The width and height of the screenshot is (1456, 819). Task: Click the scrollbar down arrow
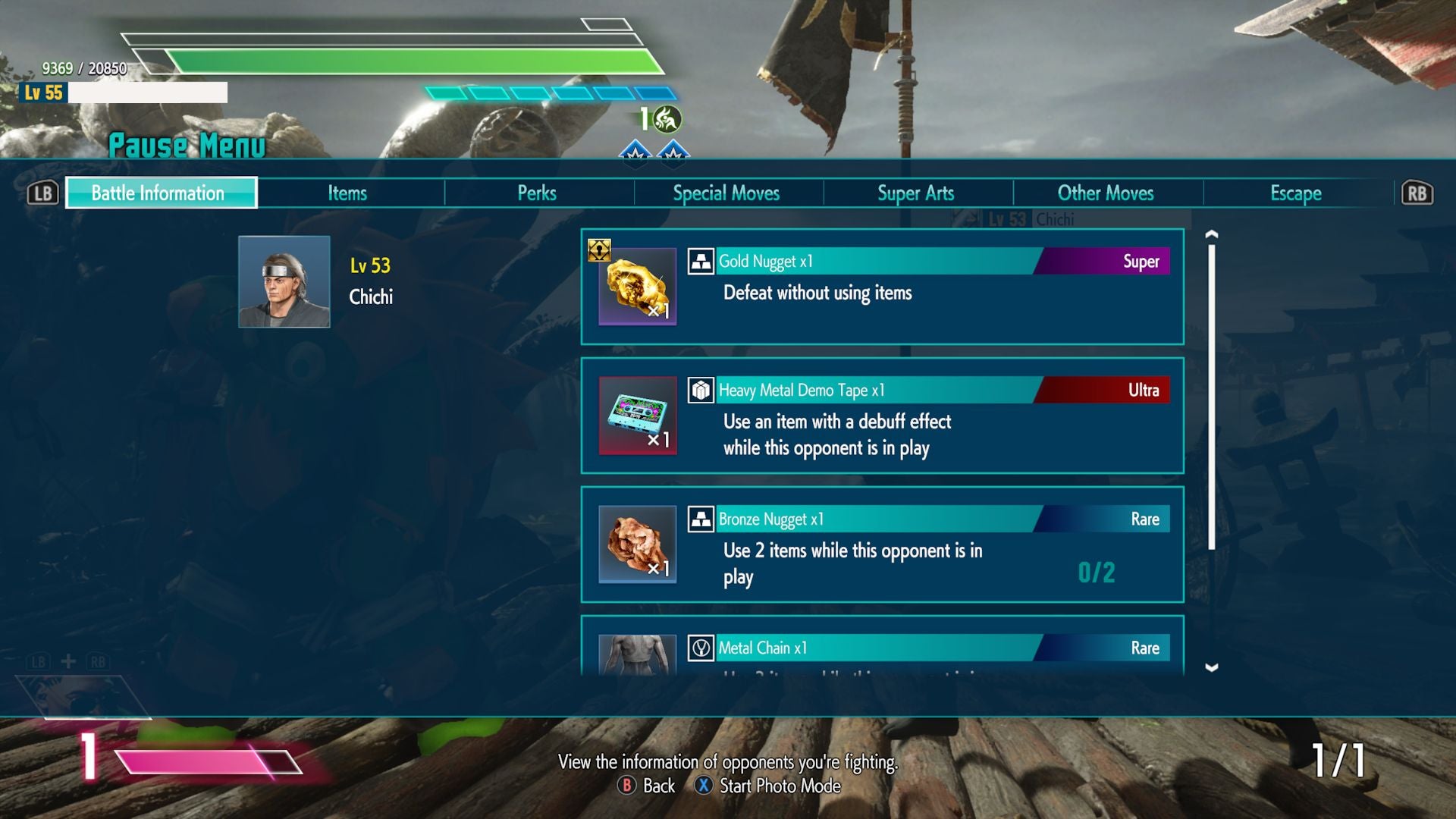click(1212, 669)
